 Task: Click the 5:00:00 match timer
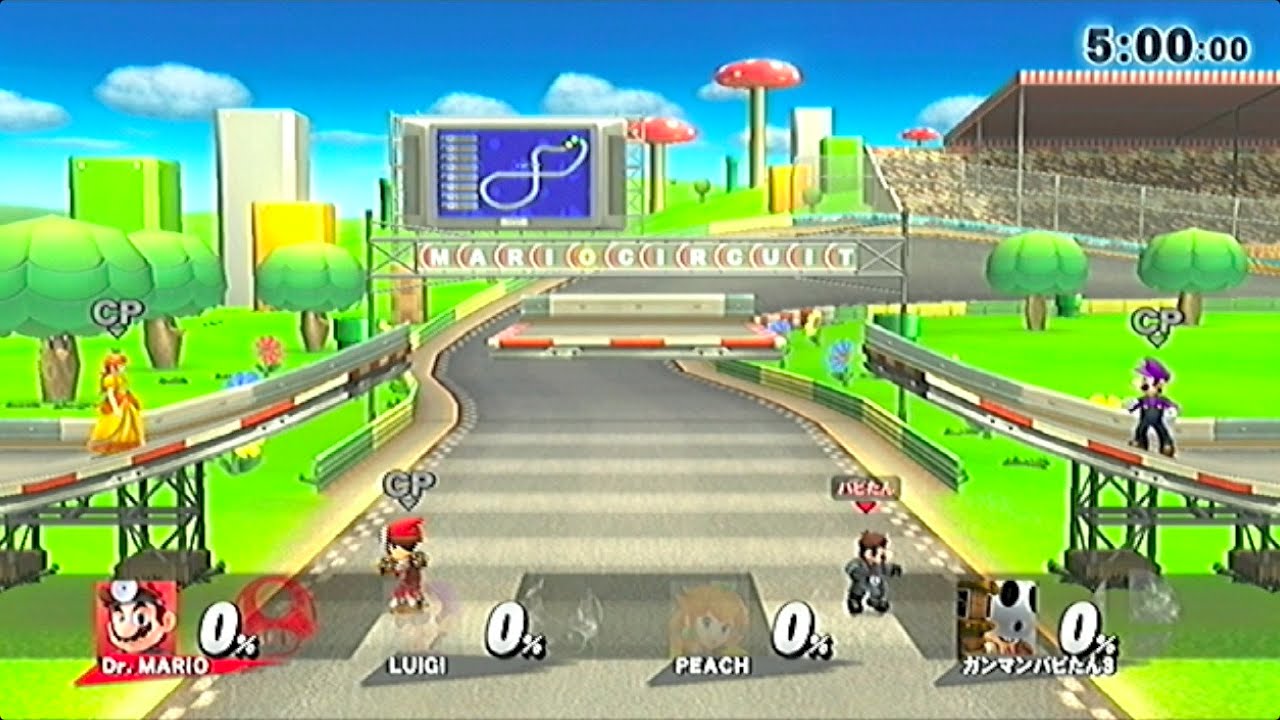[1167, 40]
